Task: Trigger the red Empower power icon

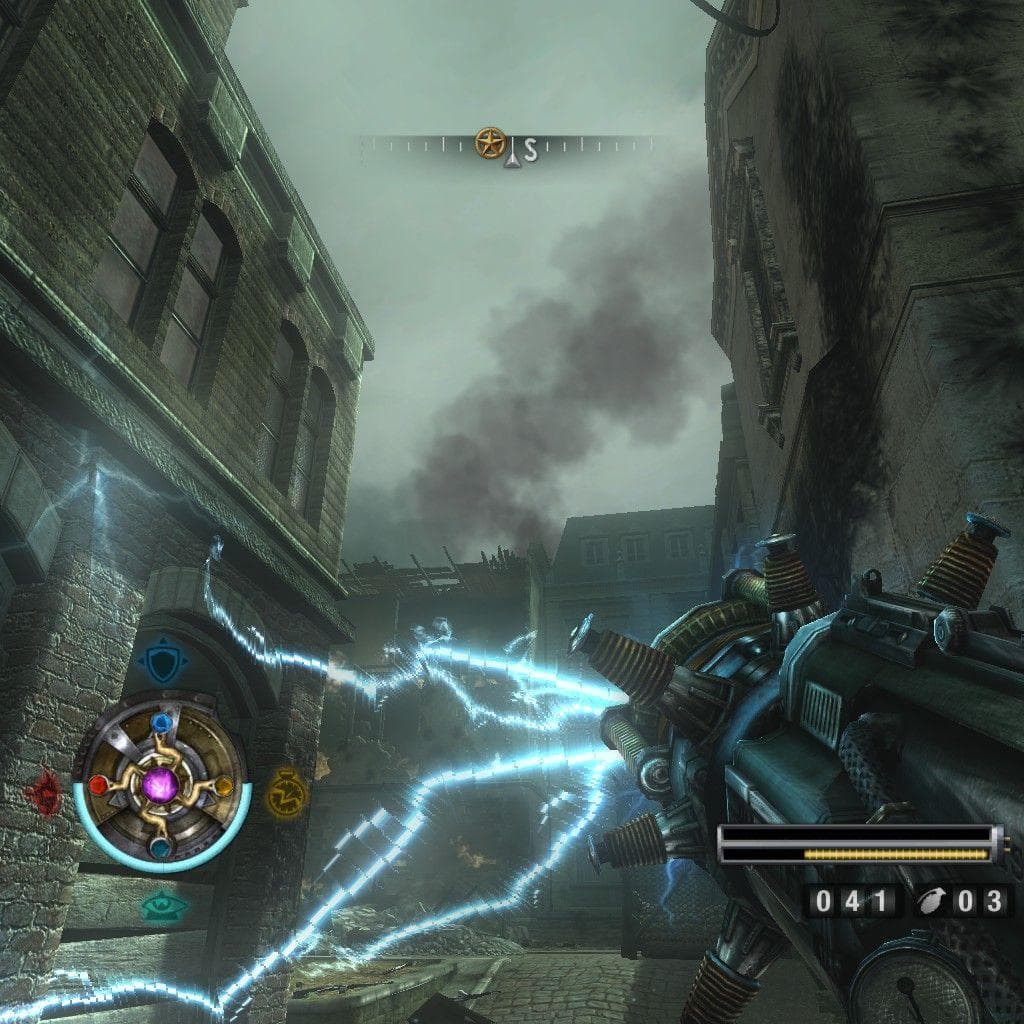Action: click(45, 793)
